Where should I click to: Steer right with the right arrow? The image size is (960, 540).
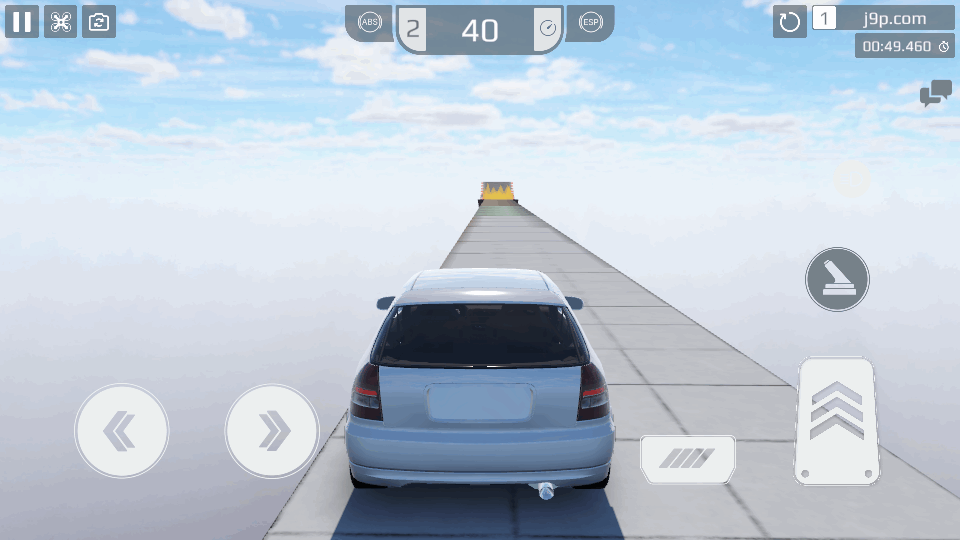click(272, 431)
